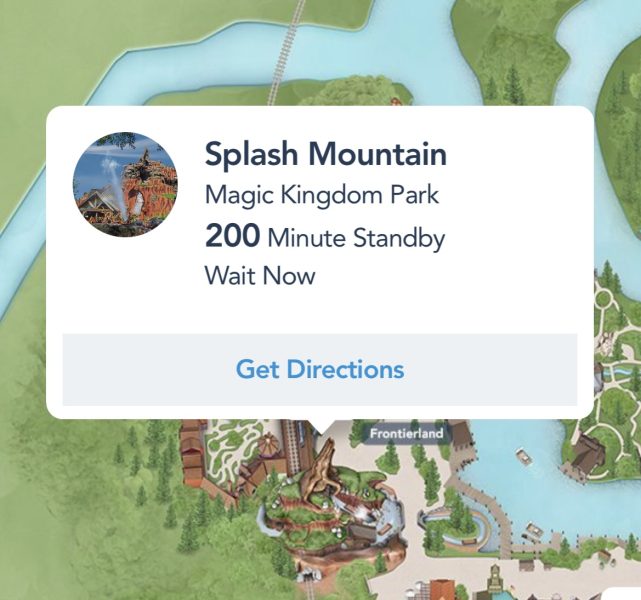Open the Splash Mountain round thumbnail
The height and width of the screenshot is (600, 641).
126,185
